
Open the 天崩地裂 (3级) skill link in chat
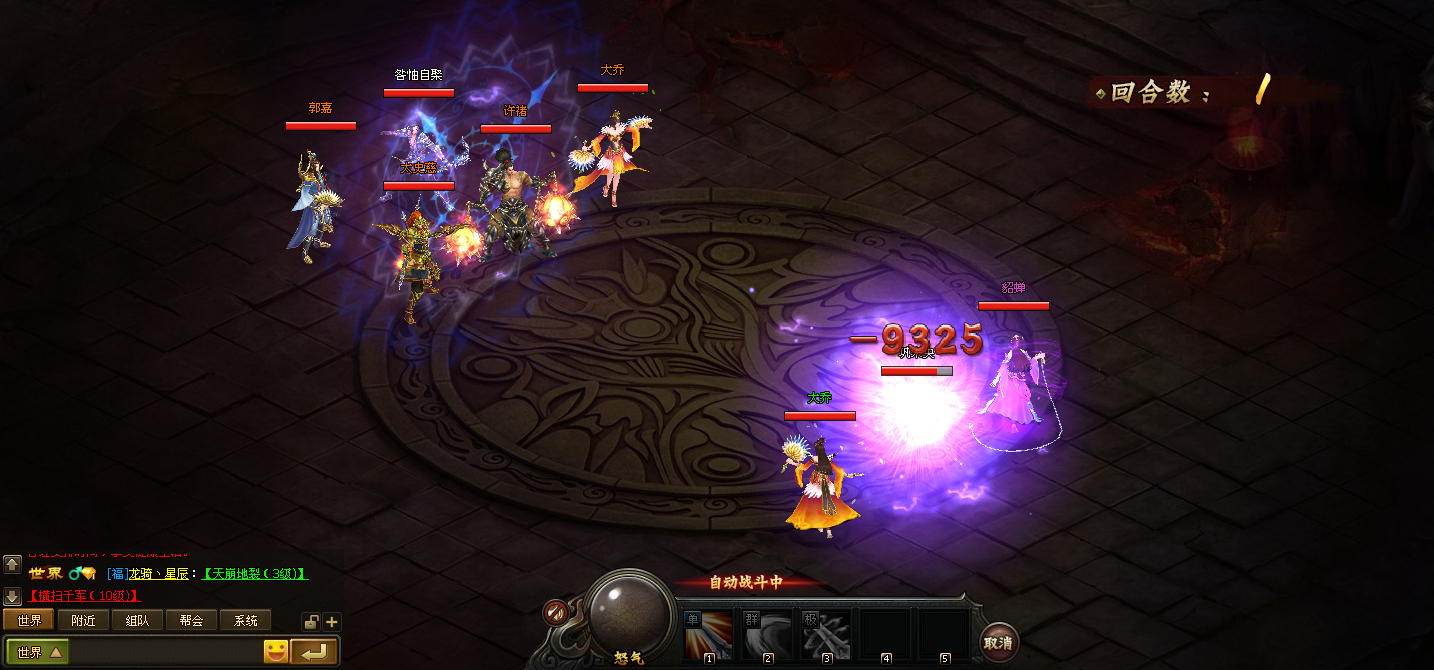click(254, 574)
